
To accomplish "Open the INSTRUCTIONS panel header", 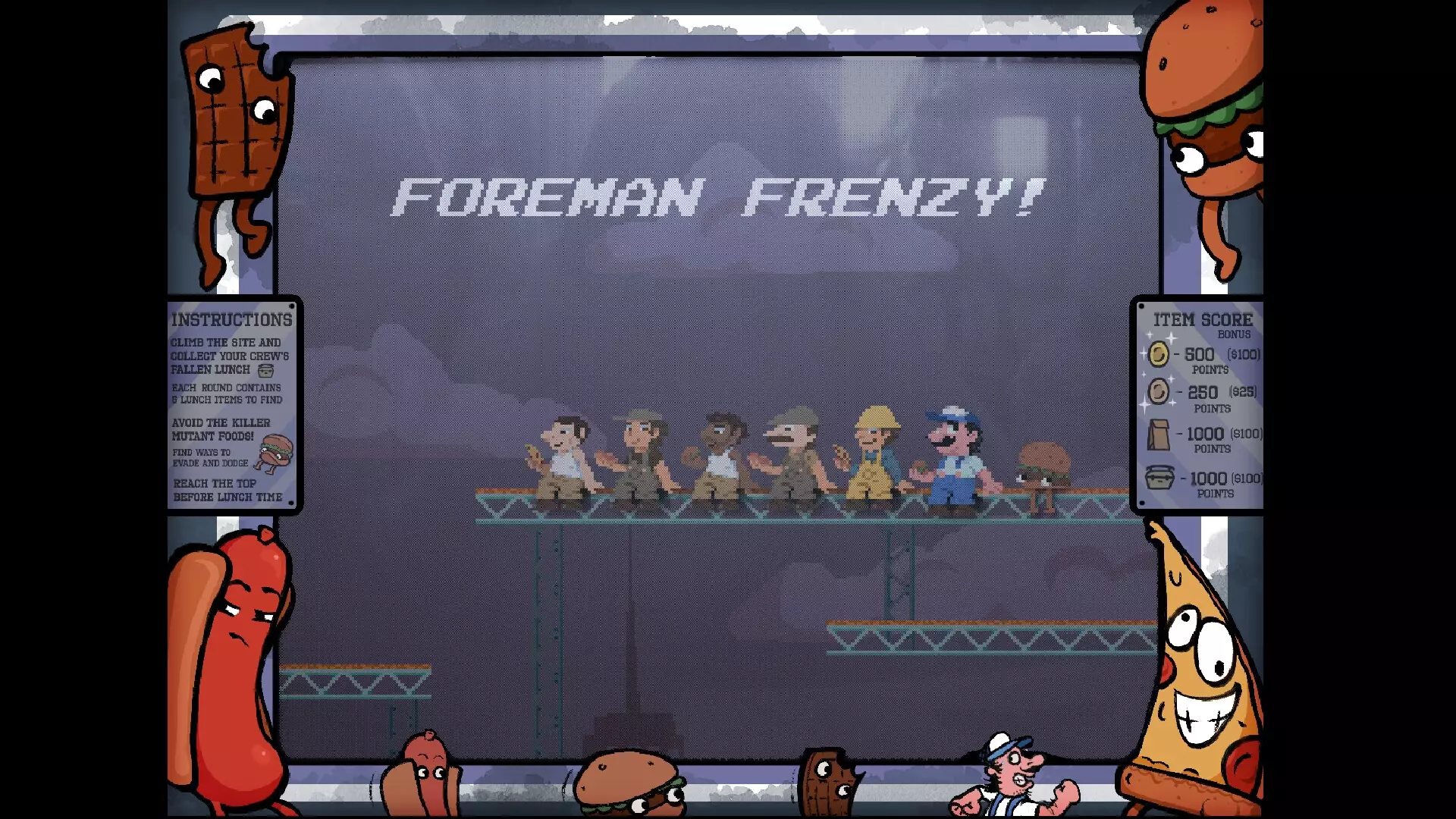I will [231, 319].
